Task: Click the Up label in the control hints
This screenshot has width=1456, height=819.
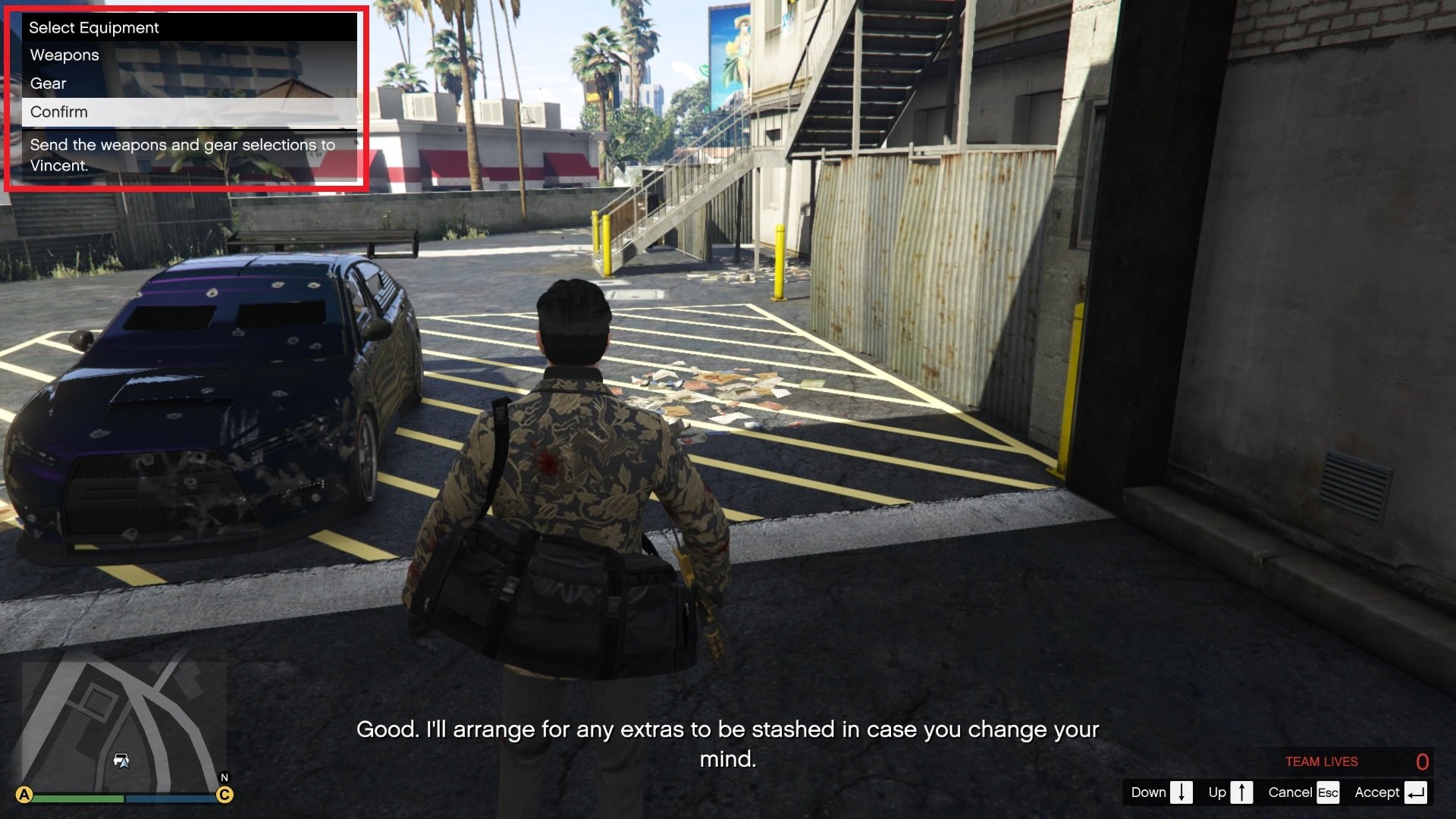Action: pos(1218,792)
